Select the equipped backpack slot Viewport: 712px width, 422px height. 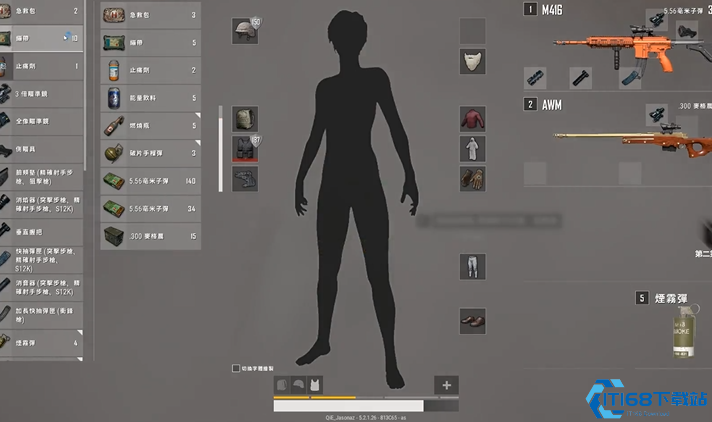[245, 120]
